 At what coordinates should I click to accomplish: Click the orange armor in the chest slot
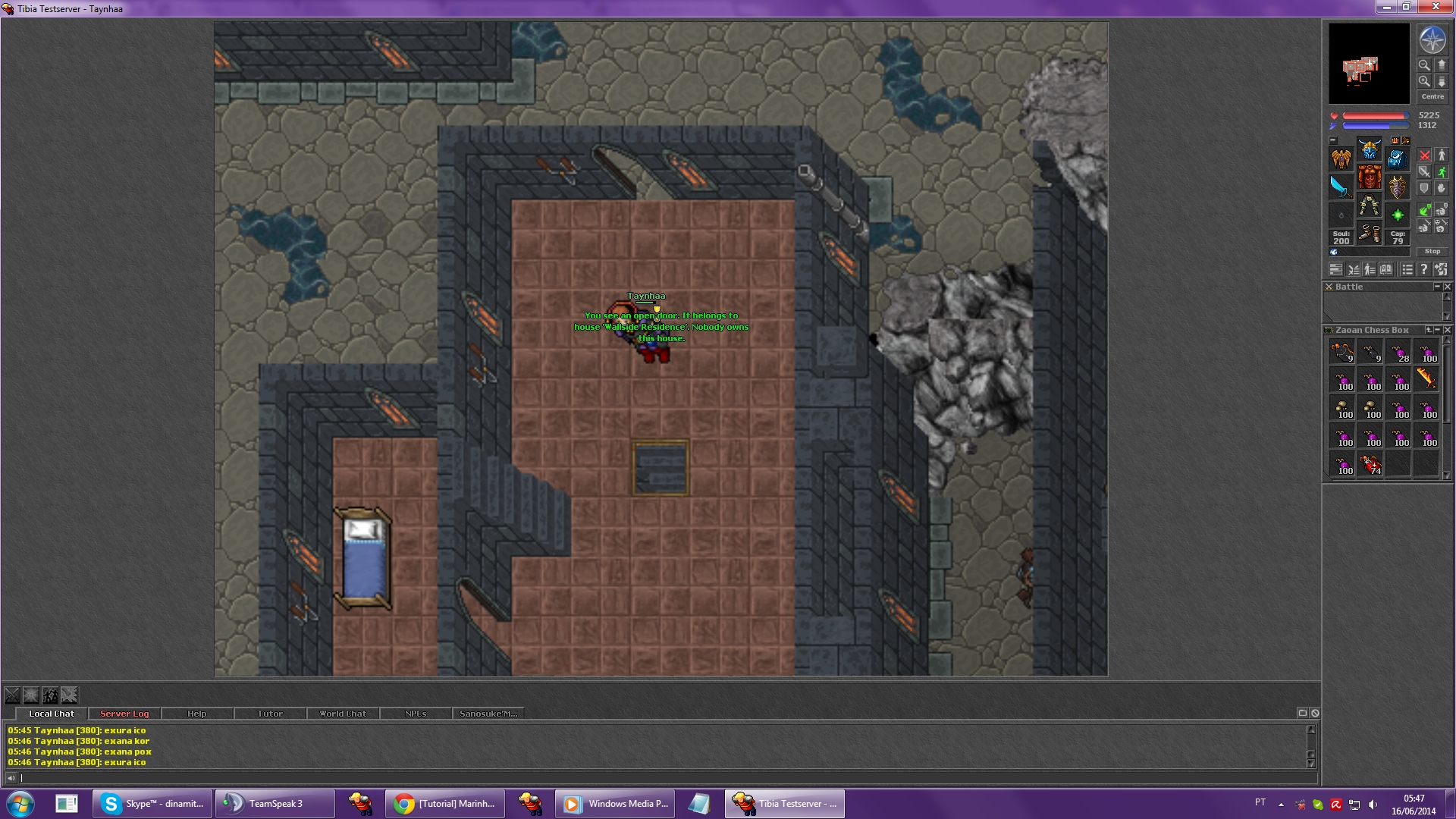[x=1369, y=177]
